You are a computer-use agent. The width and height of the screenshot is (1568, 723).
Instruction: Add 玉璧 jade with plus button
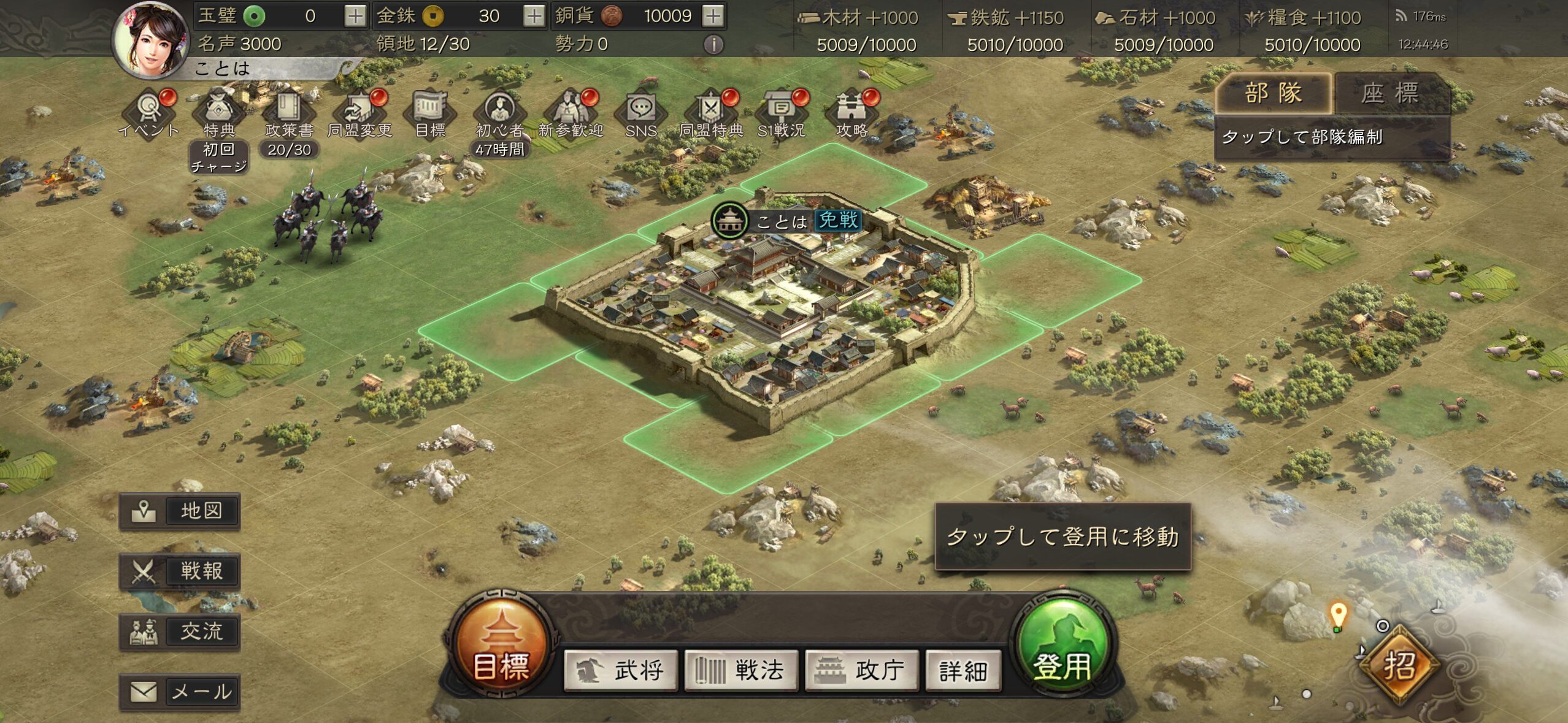pyautogui.click(x=355, y=16)
